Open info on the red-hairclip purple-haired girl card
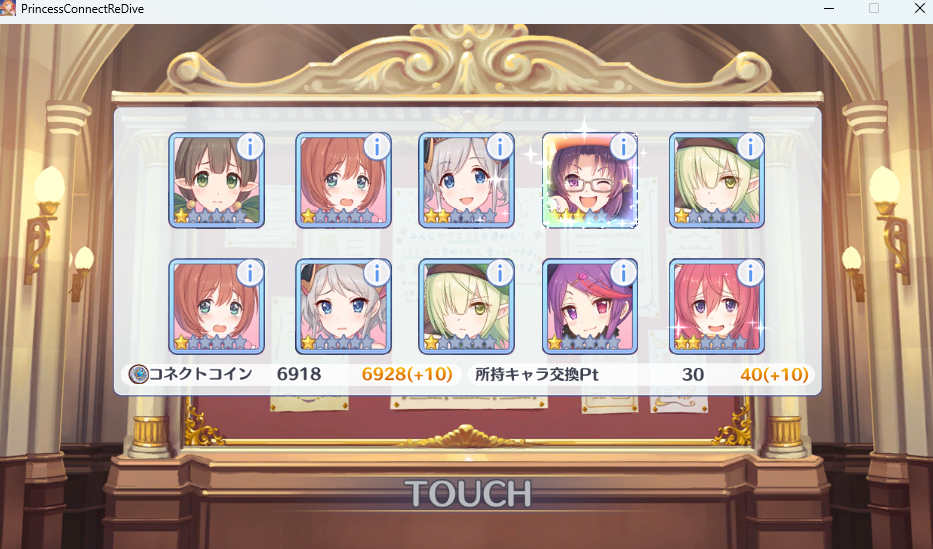The image size is (933, 549). [x=623, y=273]
